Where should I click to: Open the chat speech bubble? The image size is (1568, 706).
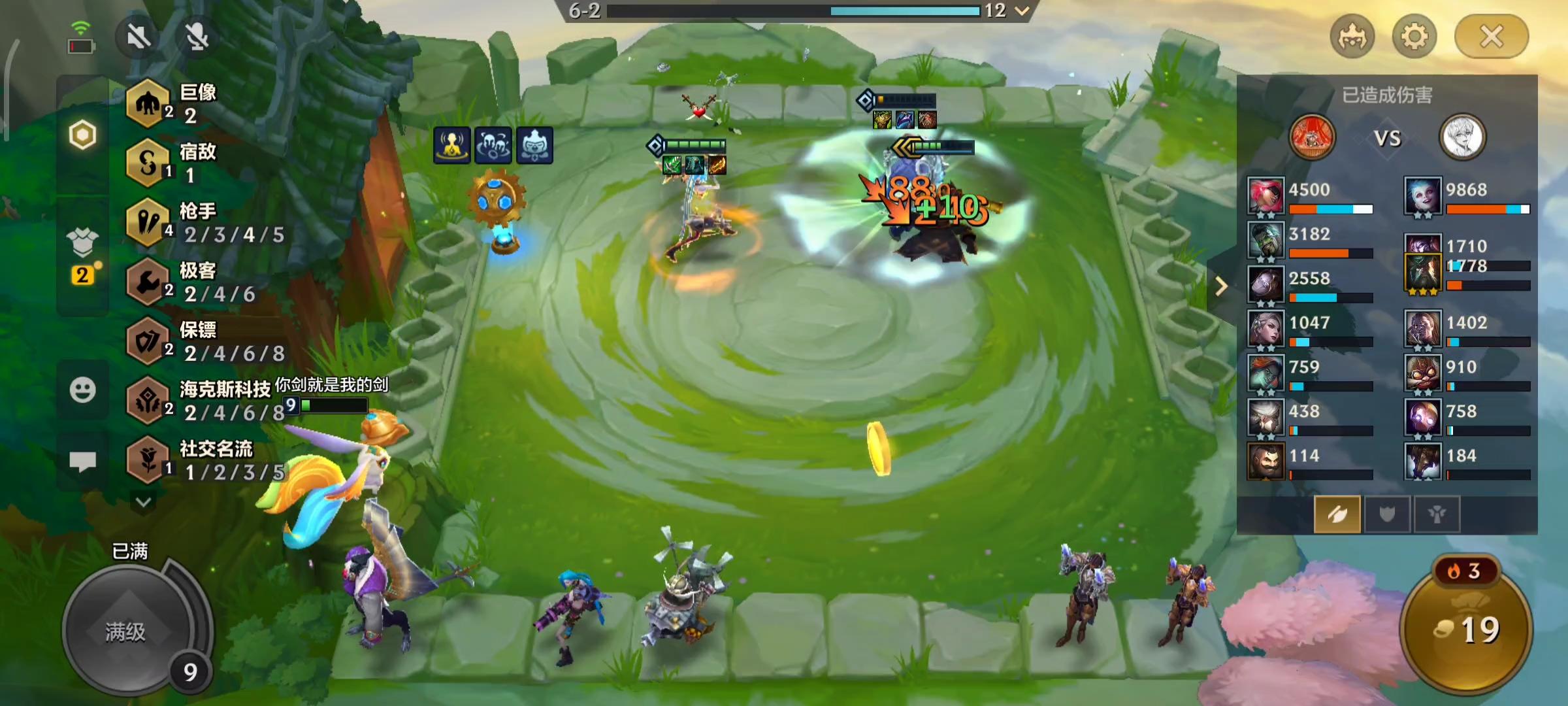pos(82,462)
